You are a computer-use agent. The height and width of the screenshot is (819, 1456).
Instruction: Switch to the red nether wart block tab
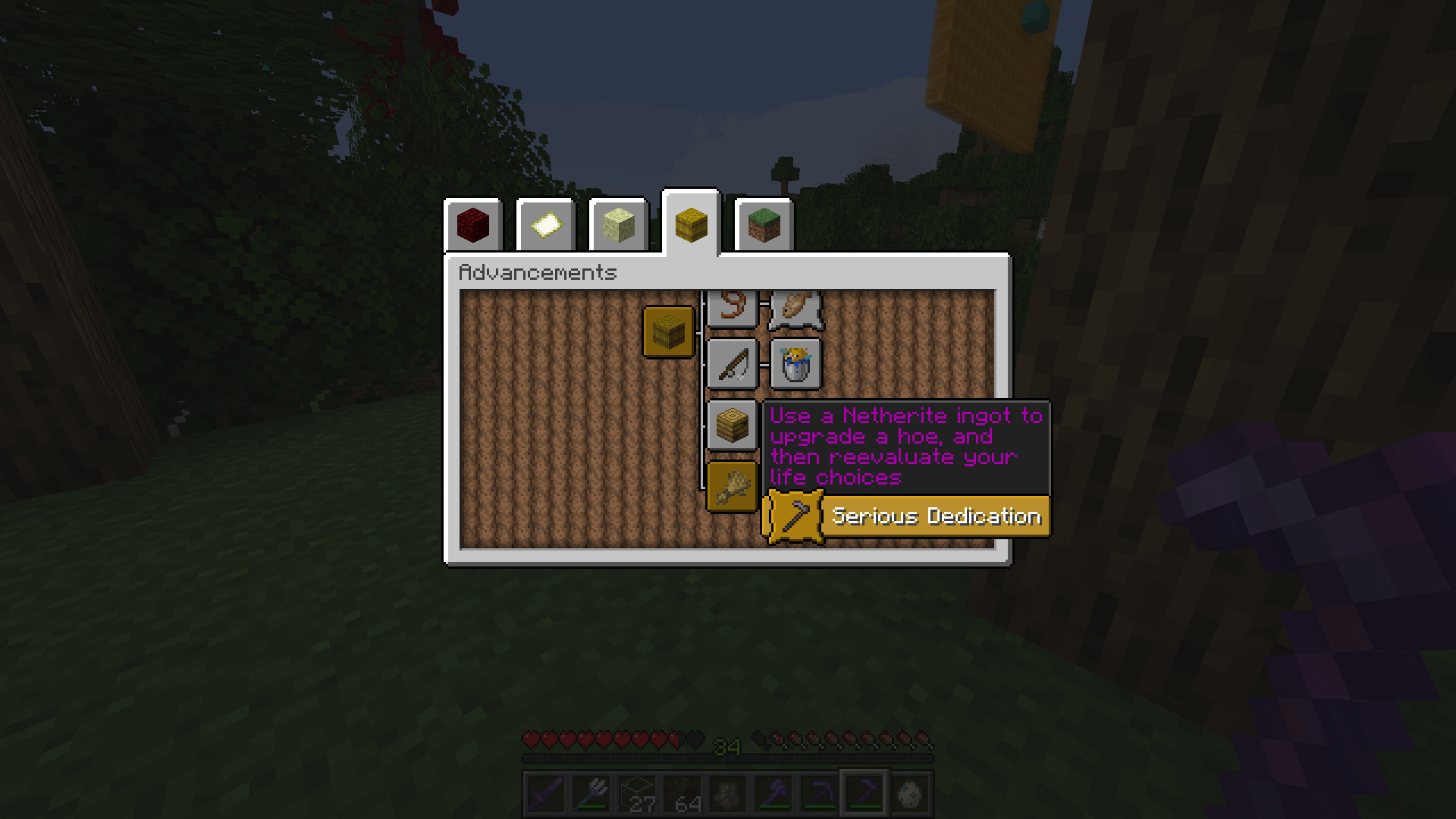click(x=473, y=224)
